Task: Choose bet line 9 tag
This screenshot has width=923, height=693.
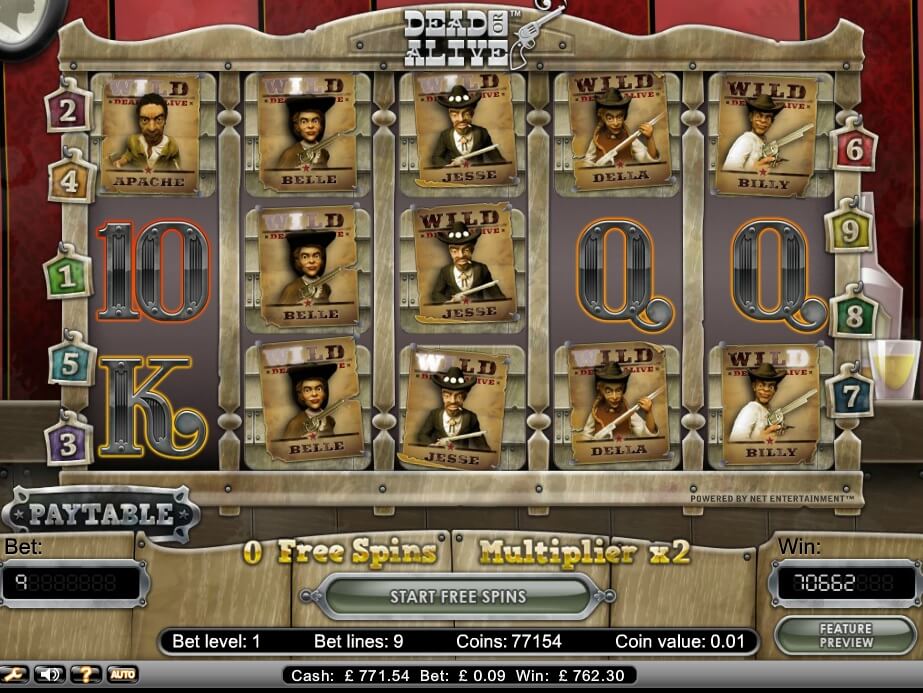Action: [850, 231]
